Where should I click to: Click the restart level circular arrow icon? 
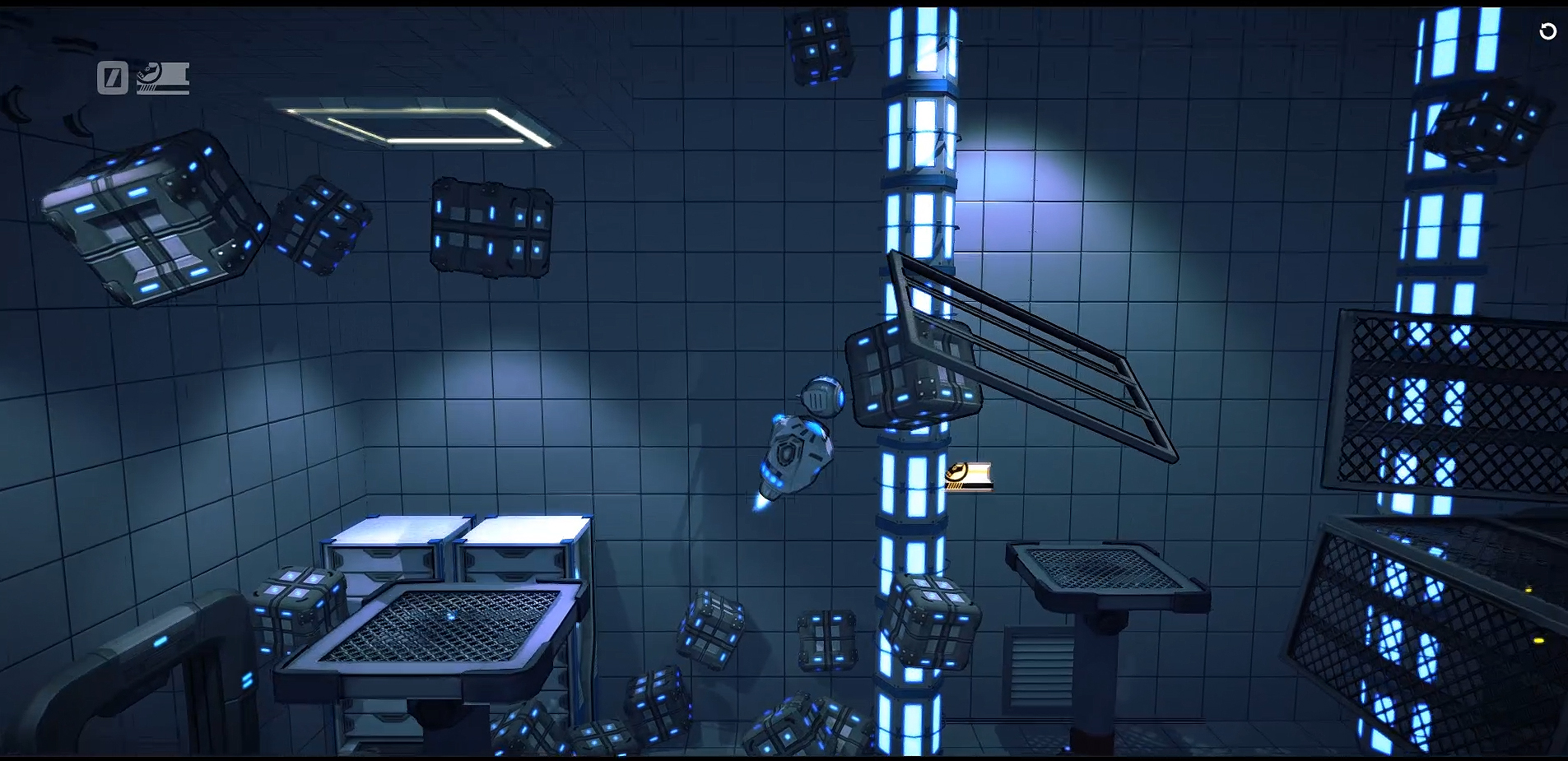[1547, 31]
